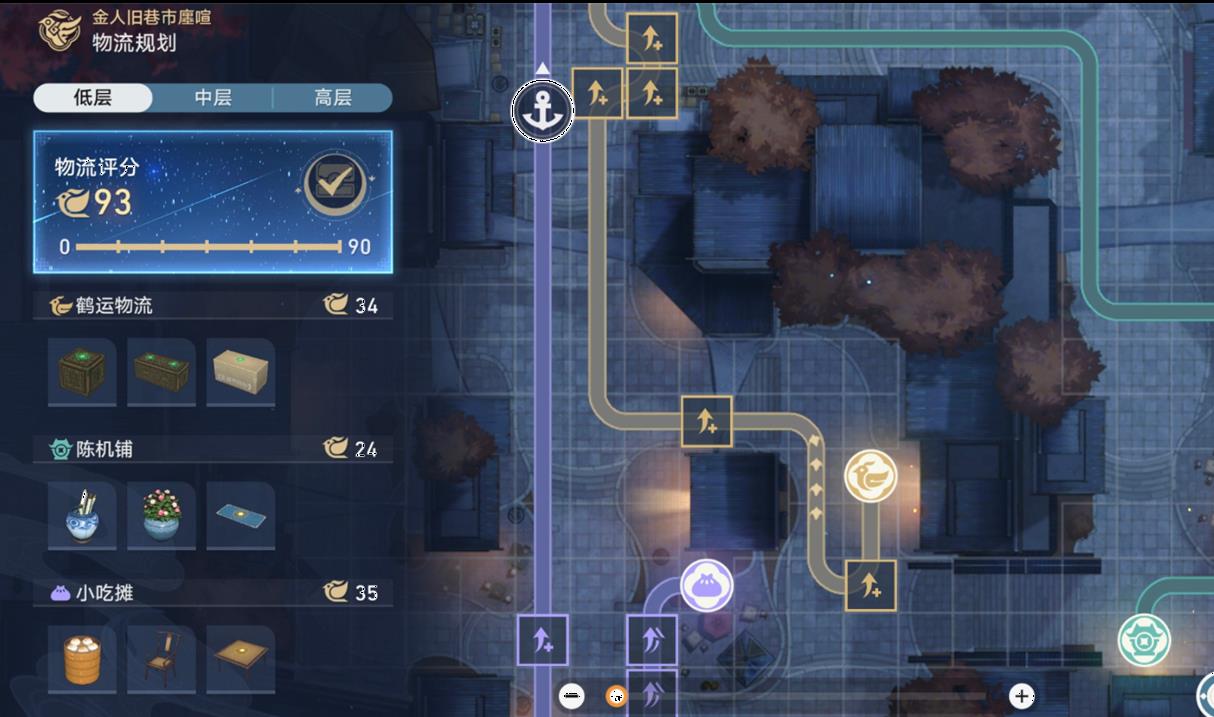
Task: Zoom in the map with plus
Action: (1021, 695)
